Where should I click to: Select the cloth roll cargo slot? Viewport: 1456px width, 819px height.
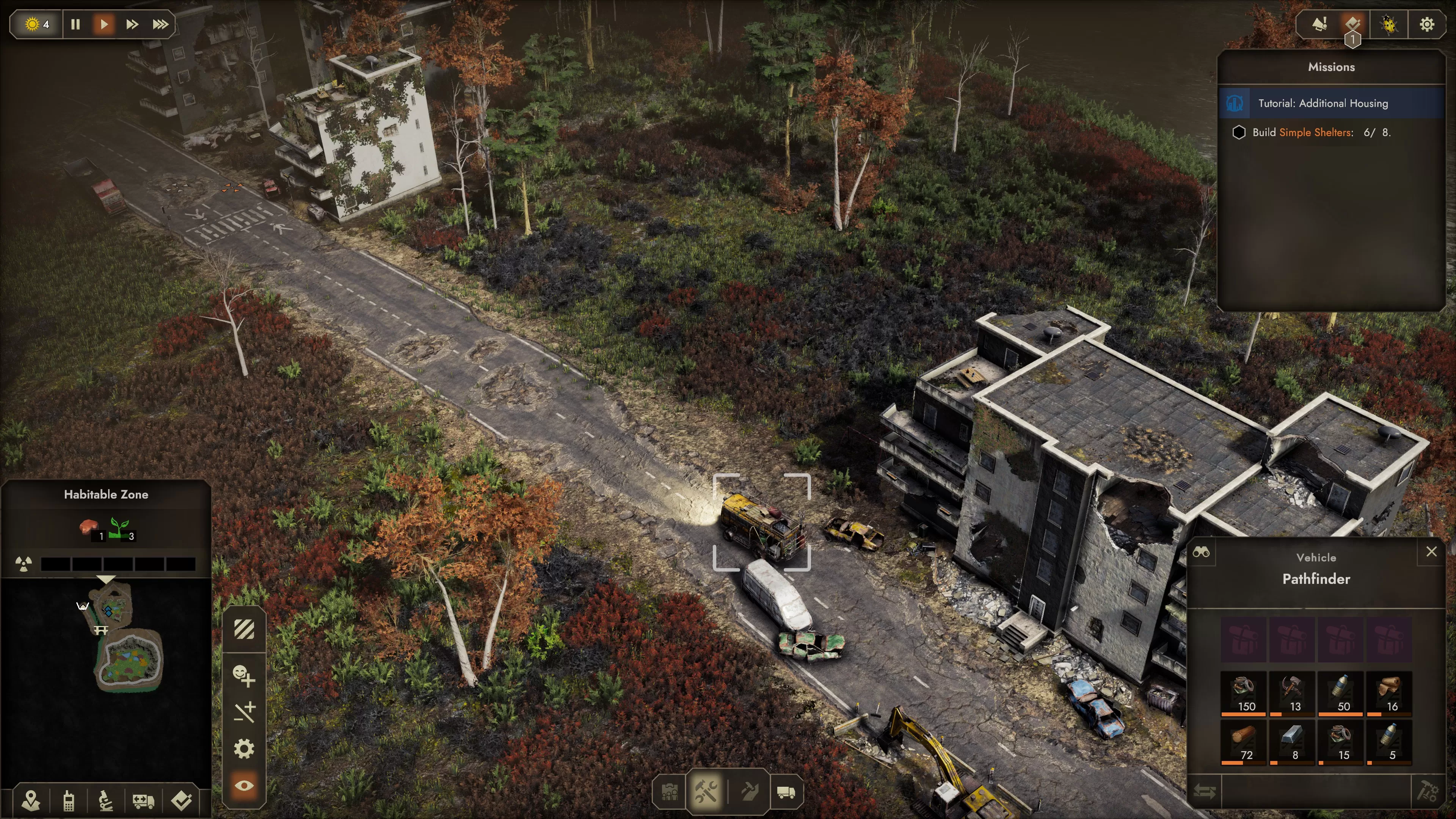point(1389,693)
